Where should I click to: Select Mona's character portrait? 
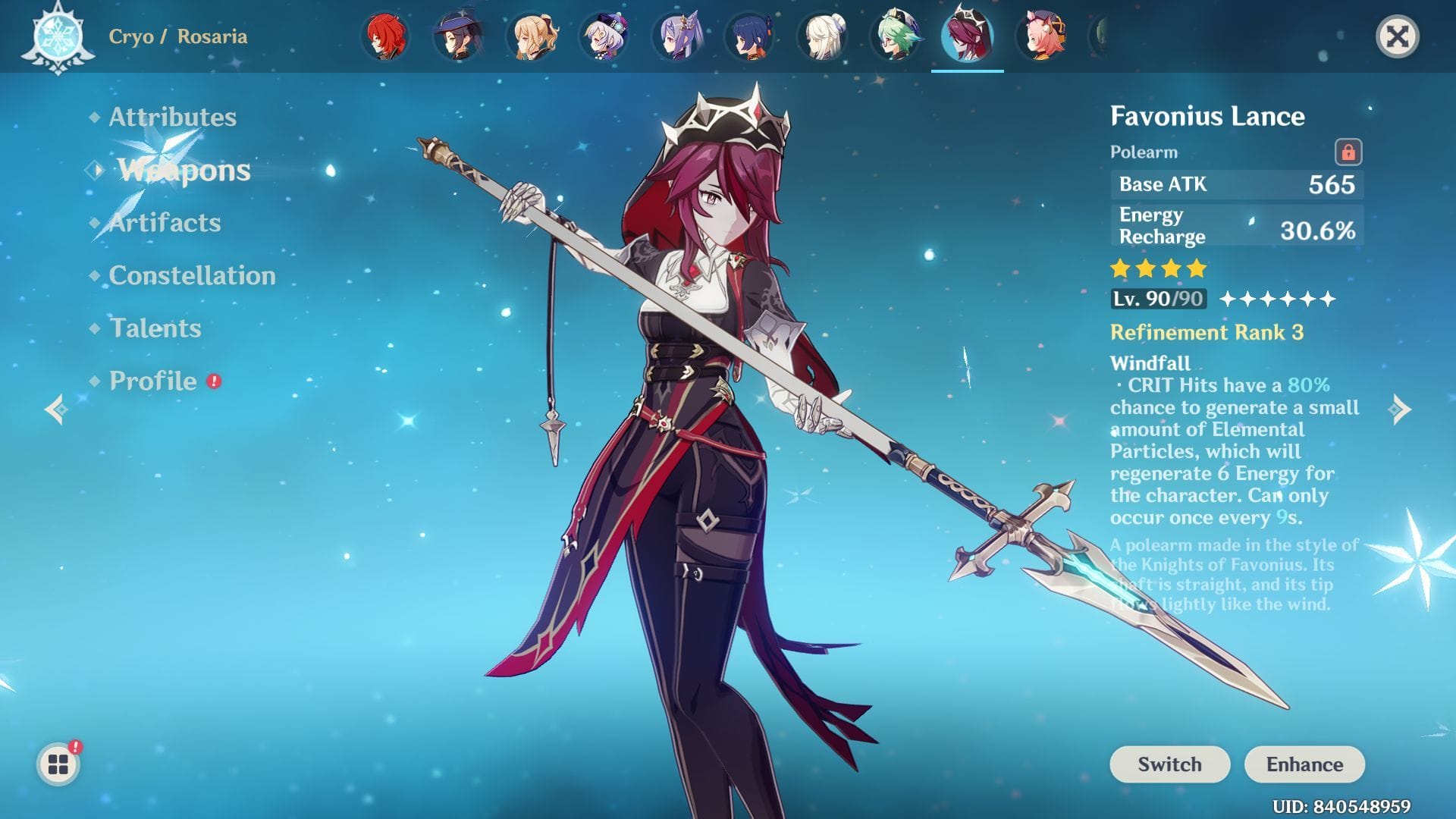click(457, 34)
